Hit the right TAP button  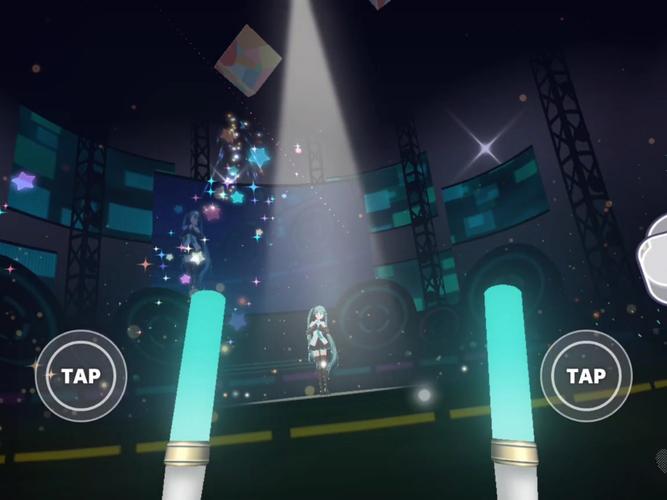coord(586,376)
